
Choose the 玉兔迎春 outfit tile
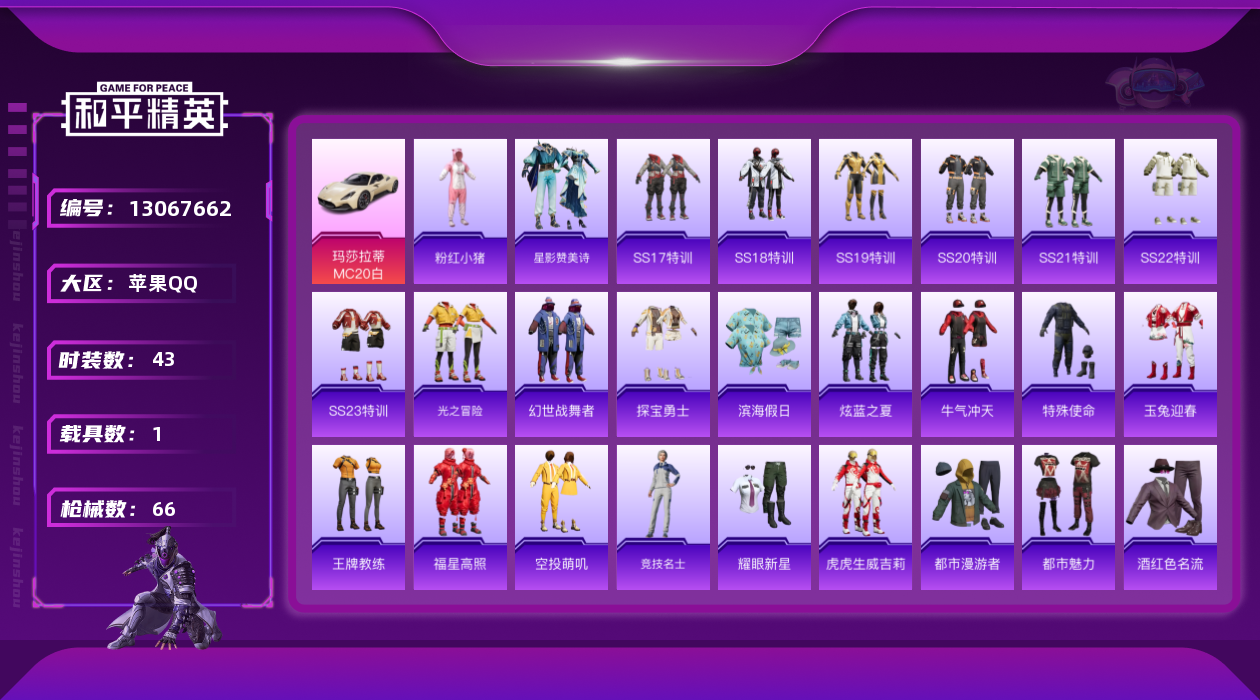click(1170, 364)
